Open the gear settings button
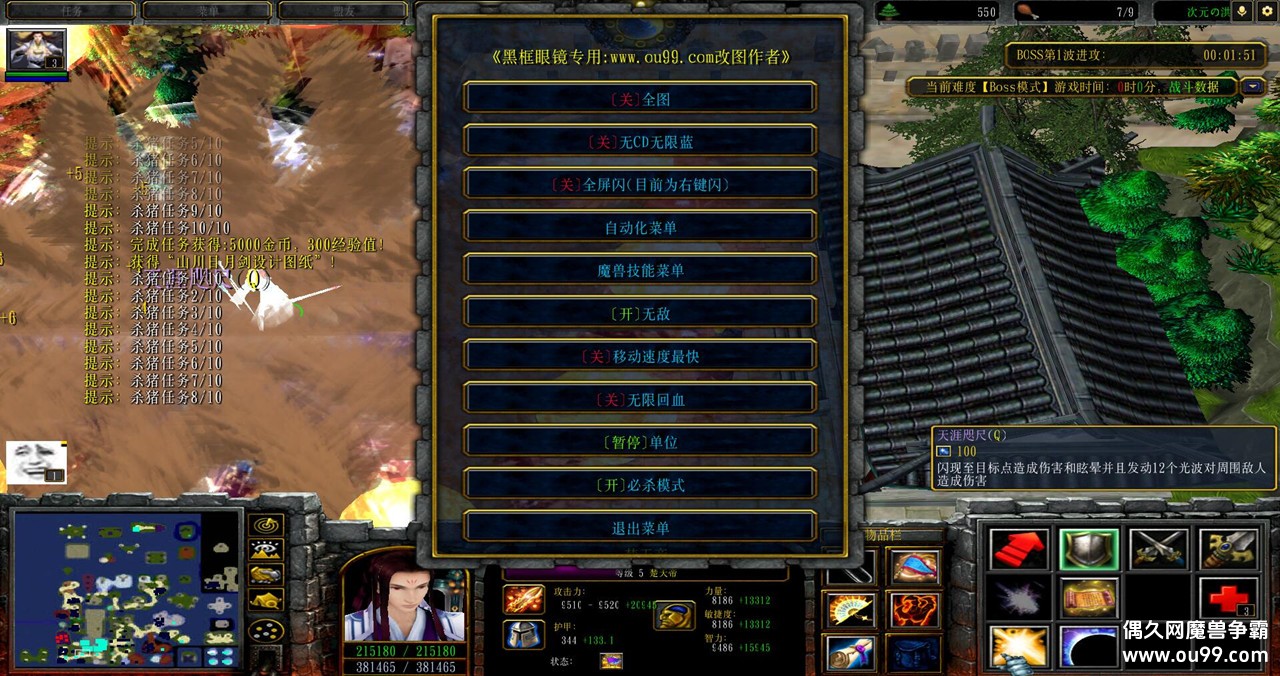 [1267, 11]
